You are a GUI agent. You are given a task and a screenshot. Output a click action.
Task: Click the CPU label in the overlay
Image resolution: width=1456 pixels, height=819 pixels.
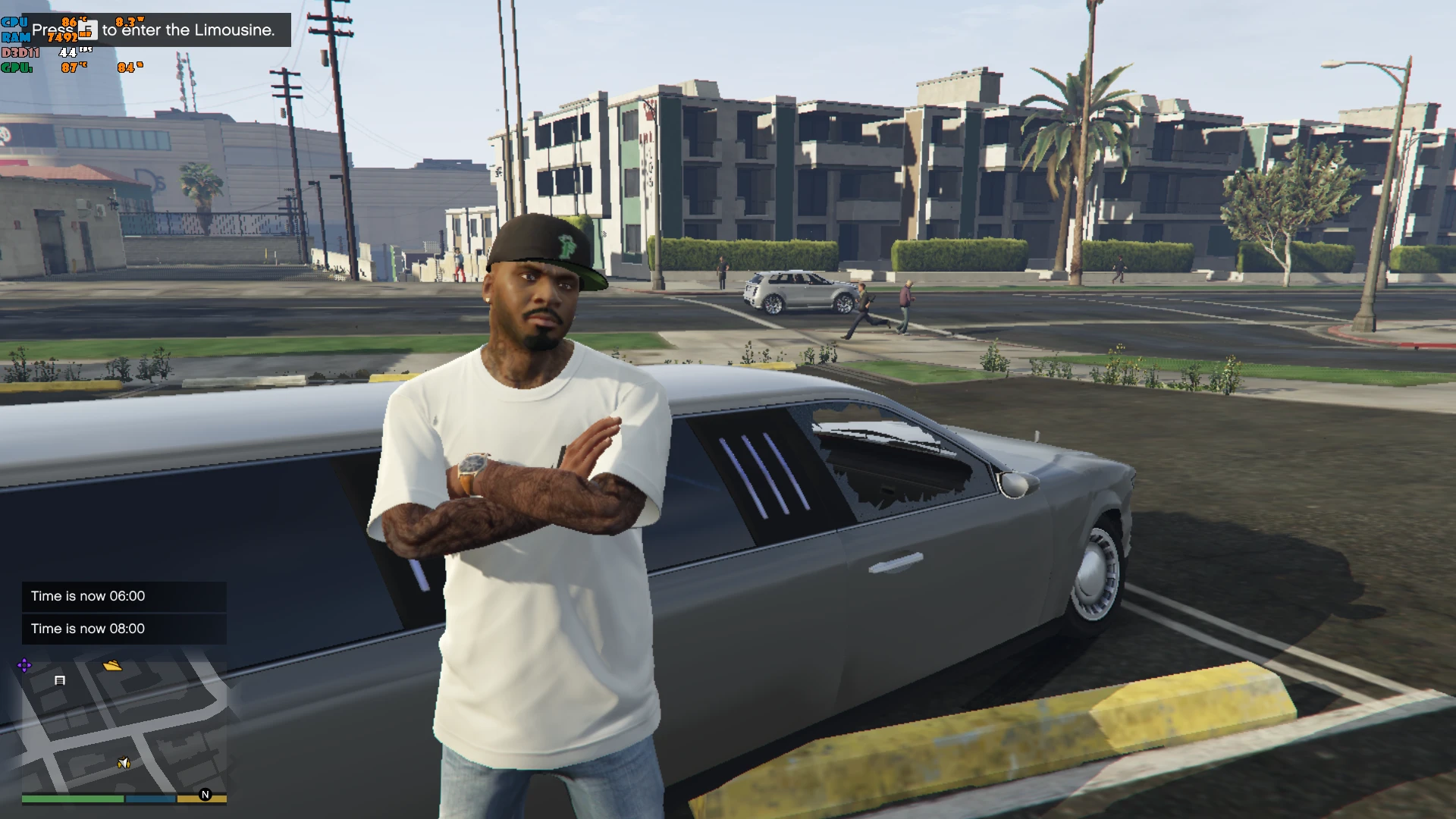coord(15,21)
